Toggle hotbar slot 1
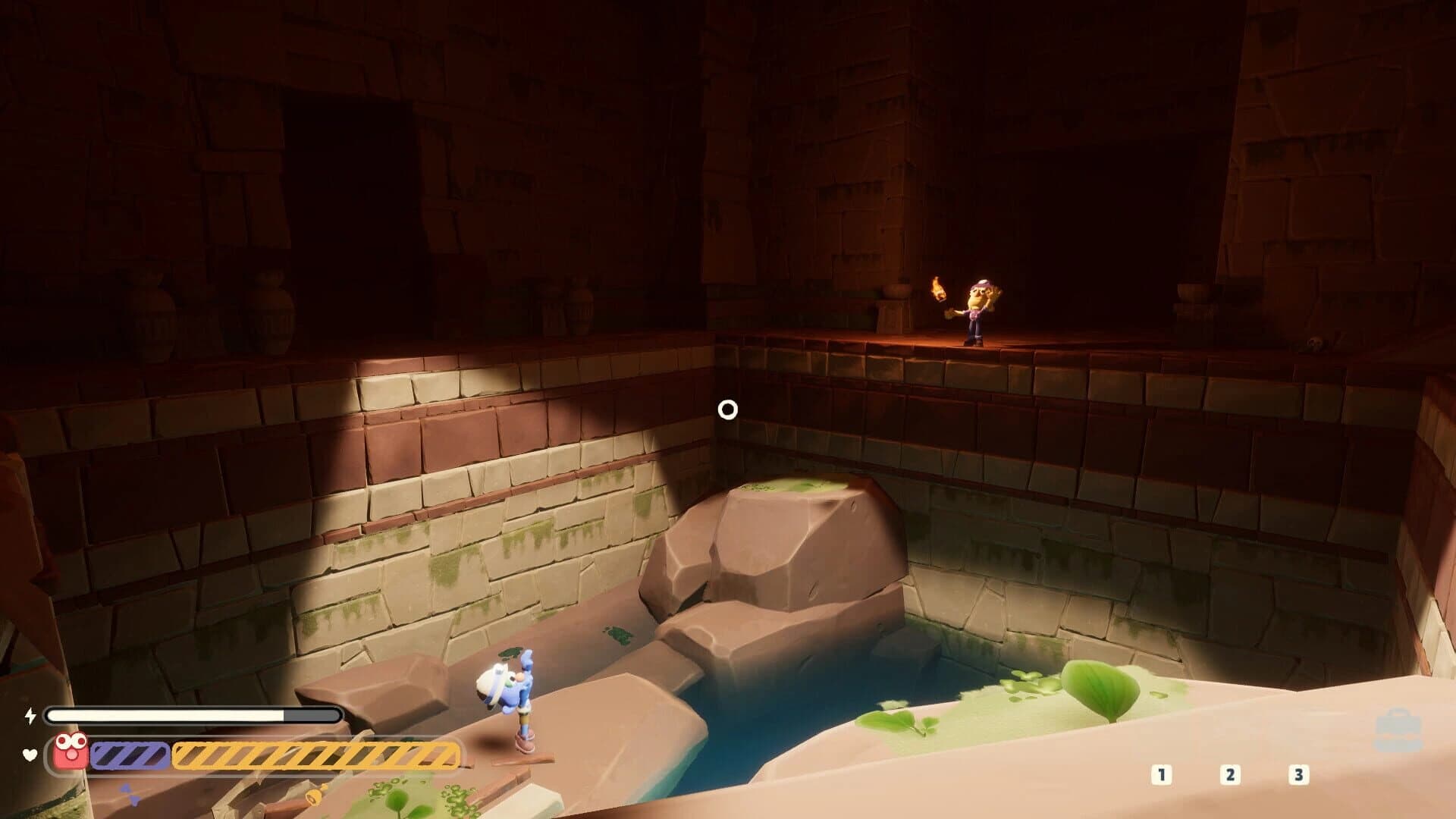The image size is (1456, 819). point(1160,774)
